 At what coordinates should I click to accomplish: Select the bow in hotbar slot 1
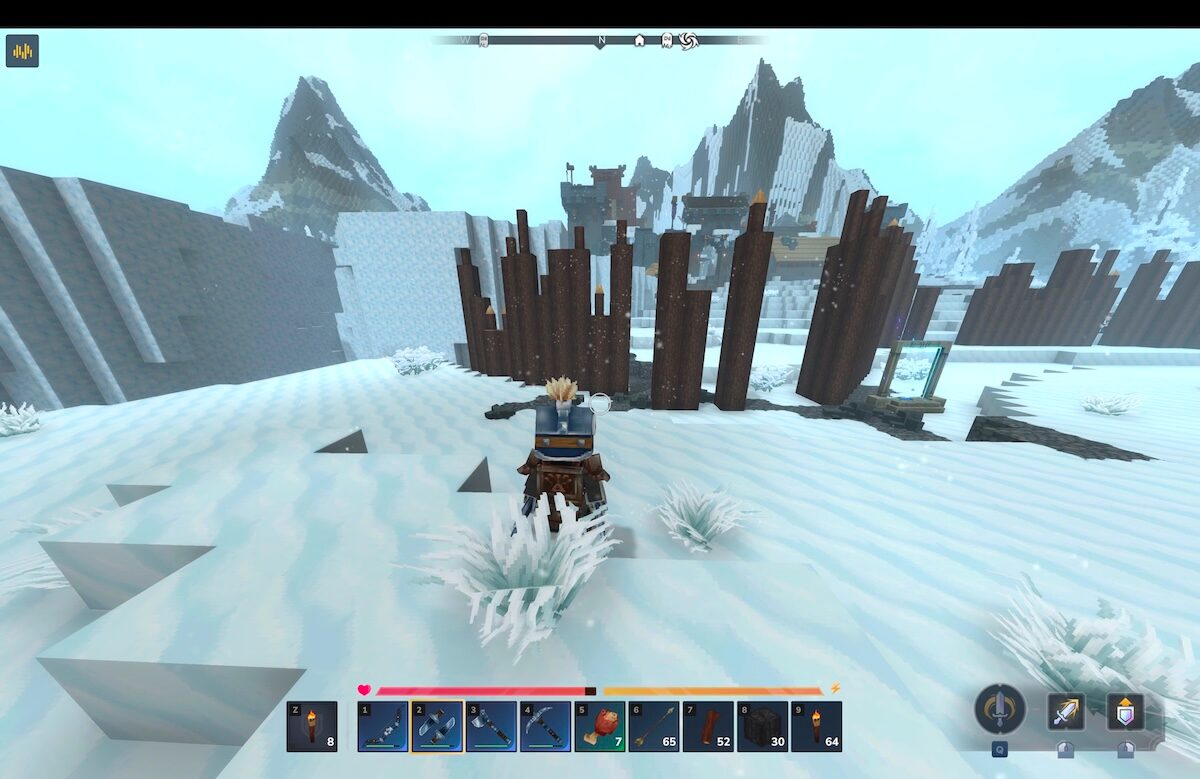(x=382, y=726)
